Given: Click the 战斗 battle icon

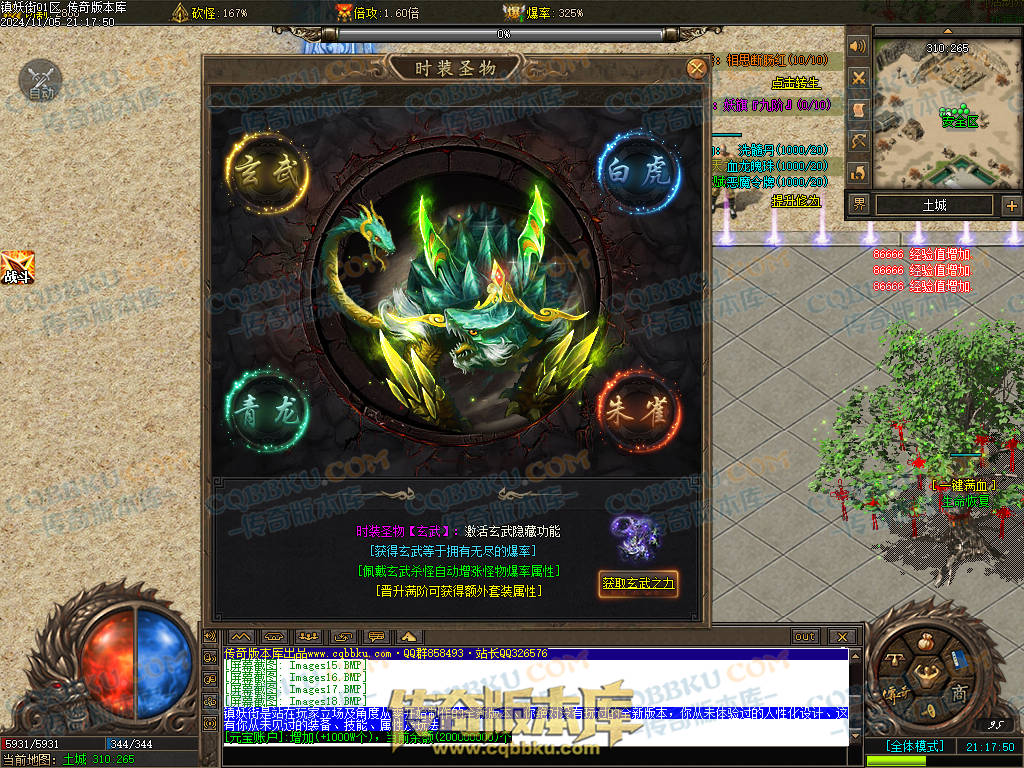Looking at the screenshot, I should pos(17,268).
